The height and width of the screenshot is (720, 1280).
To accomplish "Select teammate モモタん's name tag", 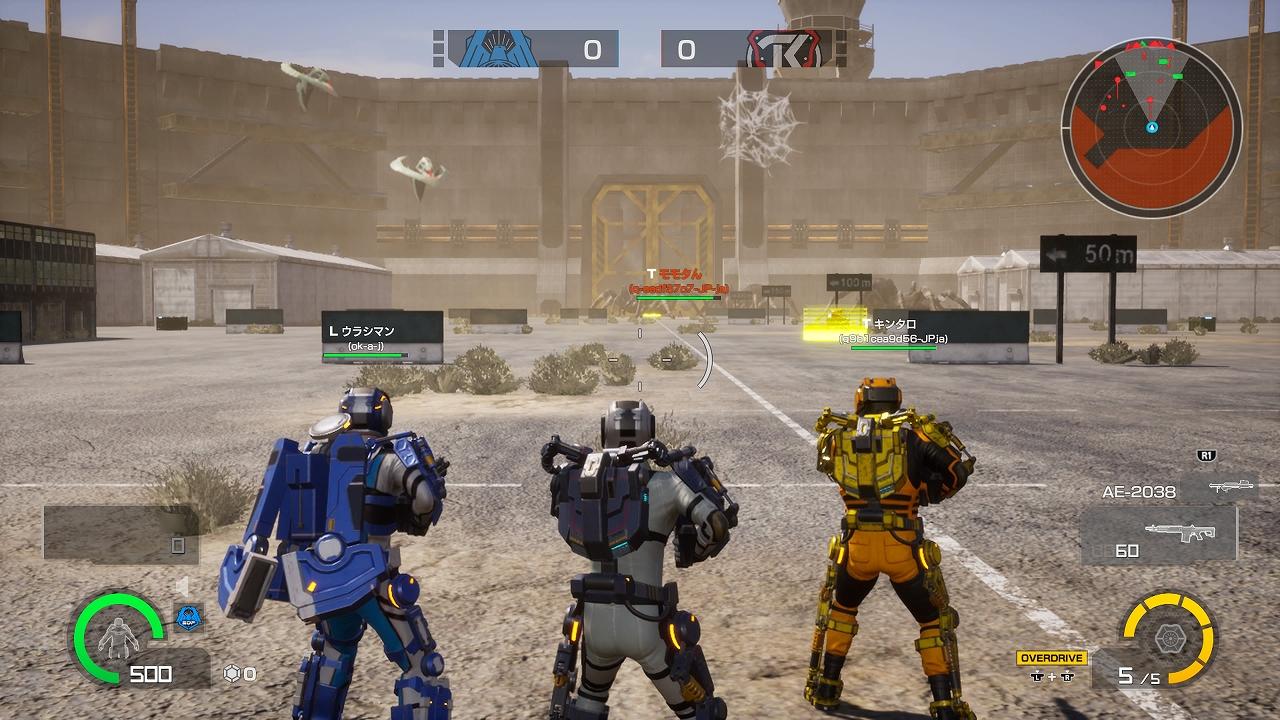I will (678, 274).
